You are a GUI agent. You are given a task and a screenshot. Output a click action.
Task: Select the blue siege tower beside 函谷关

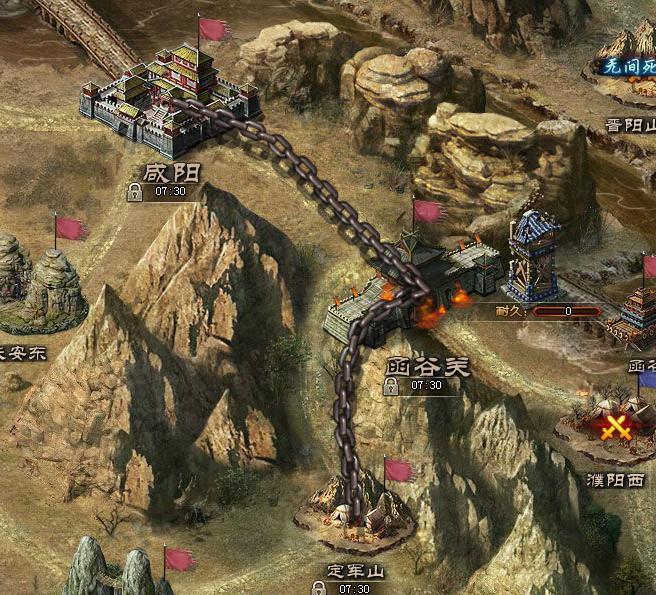(533, 258)
